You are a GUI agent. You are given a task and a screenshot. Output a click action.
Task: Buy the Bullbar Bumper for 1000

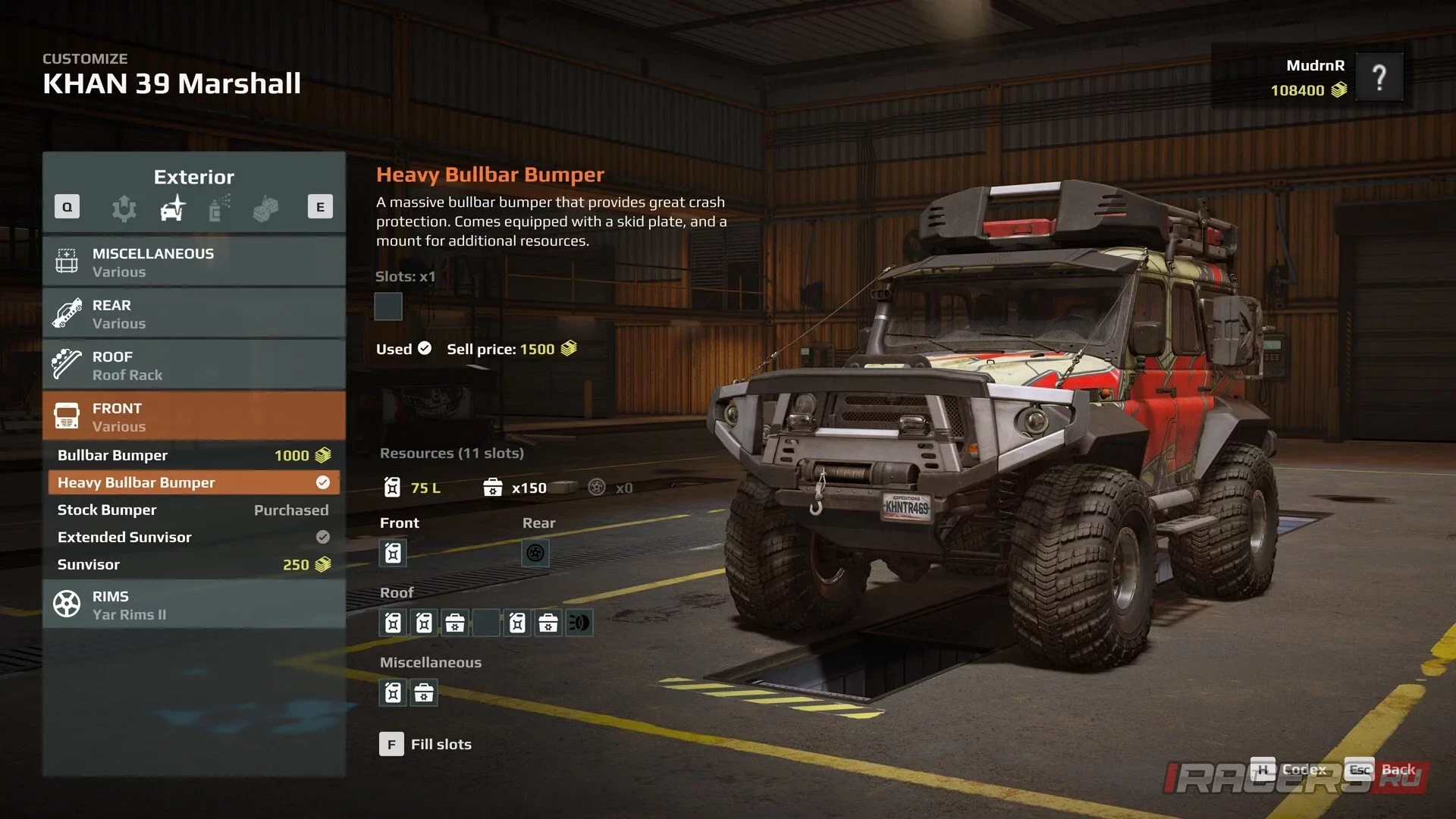click(x=194, y=455)
